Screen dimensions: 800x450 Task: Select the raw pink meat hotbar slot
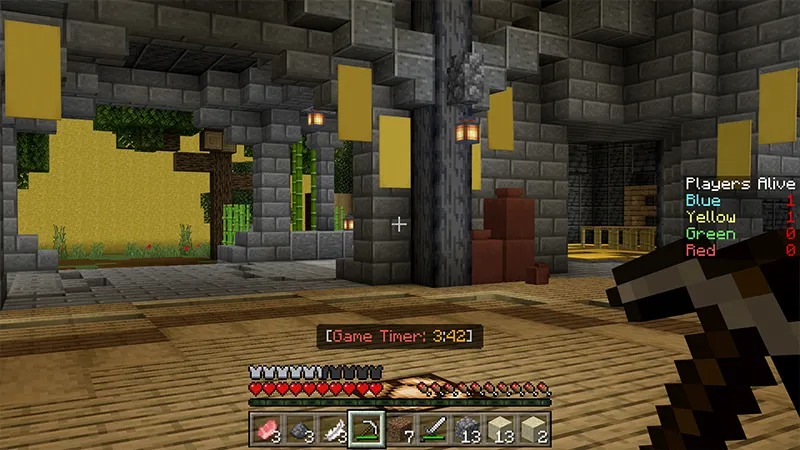(x=267, y=430)
